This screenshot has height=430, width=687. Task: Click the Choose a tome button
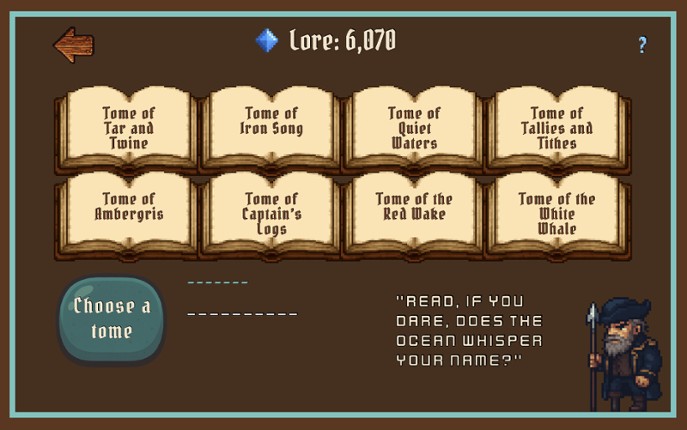tap(112, 318)
